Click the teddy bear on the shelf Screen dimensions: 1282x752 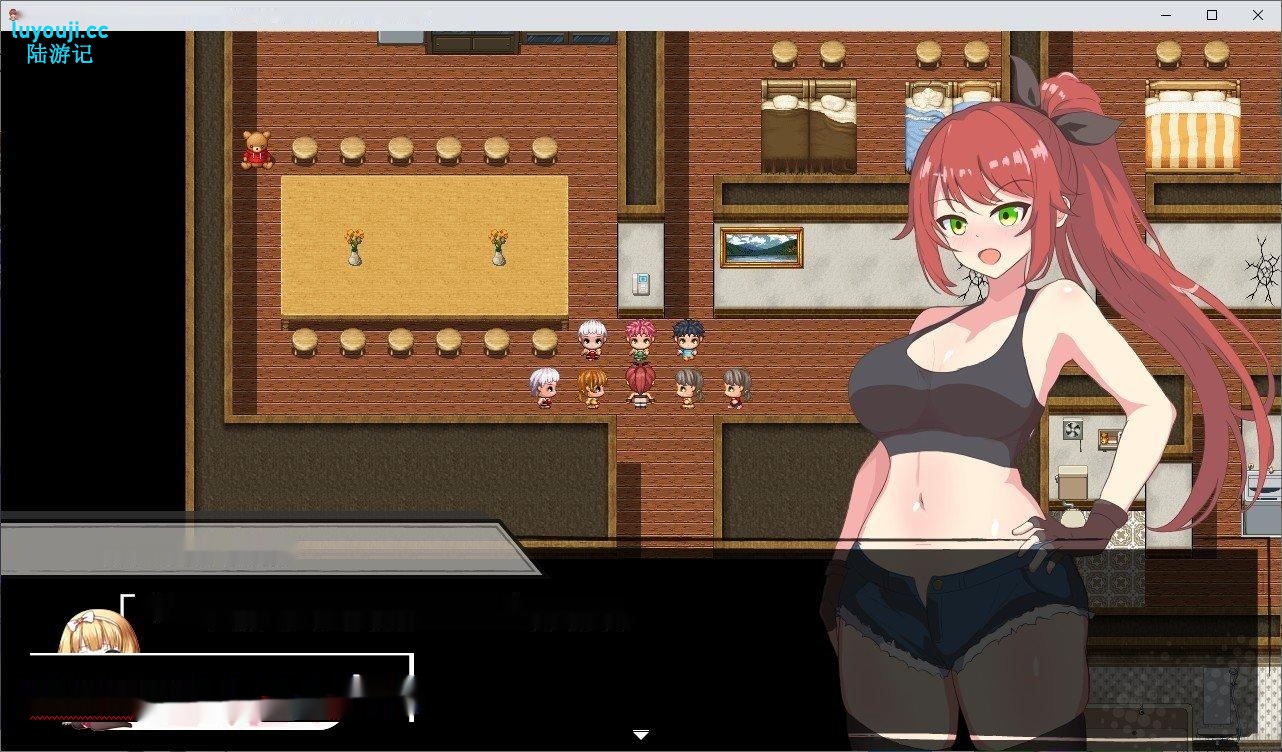point(257,152)
